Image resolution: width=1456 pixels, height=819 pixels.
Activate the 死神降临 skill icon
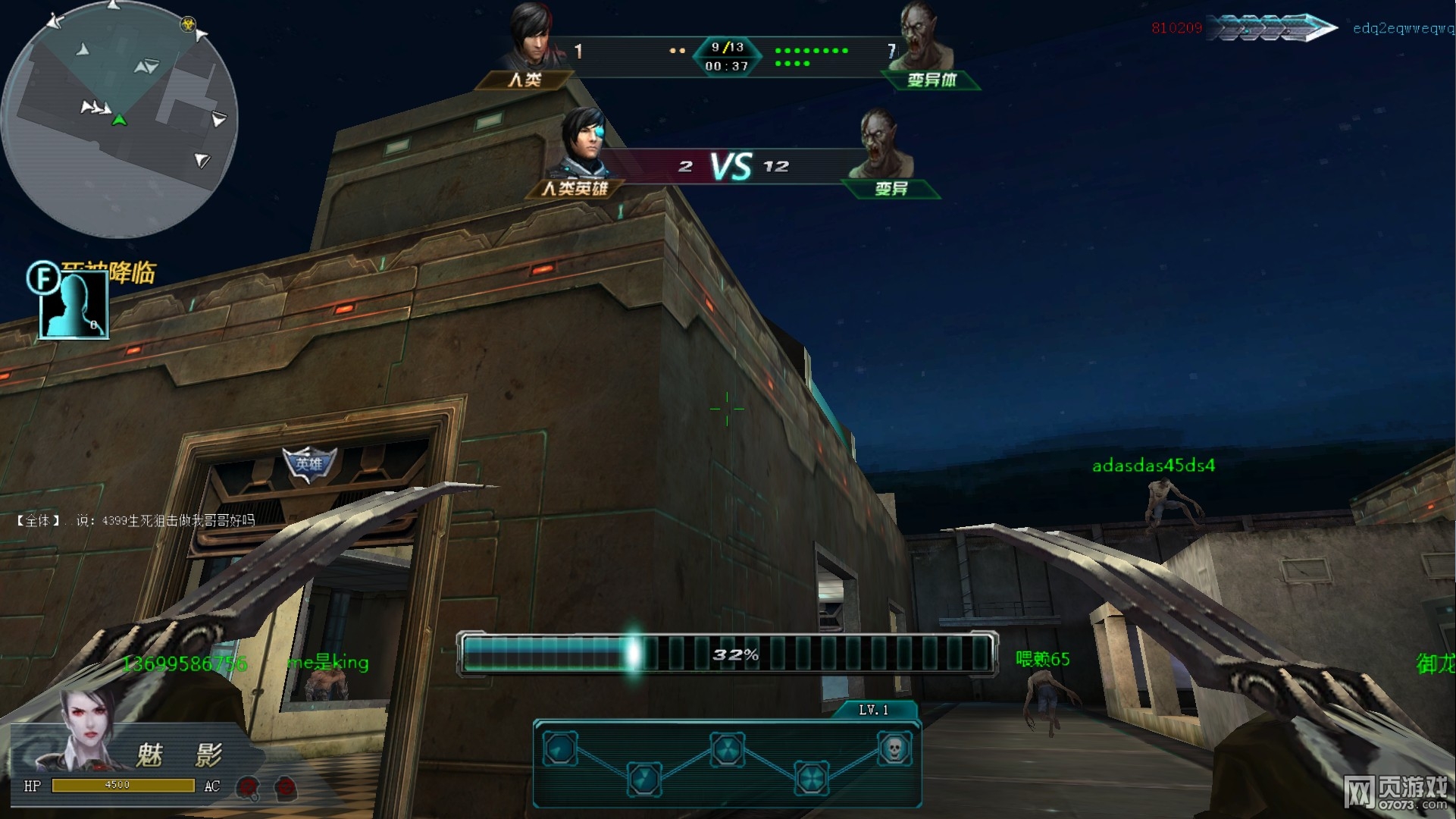[x=74, y=304]
